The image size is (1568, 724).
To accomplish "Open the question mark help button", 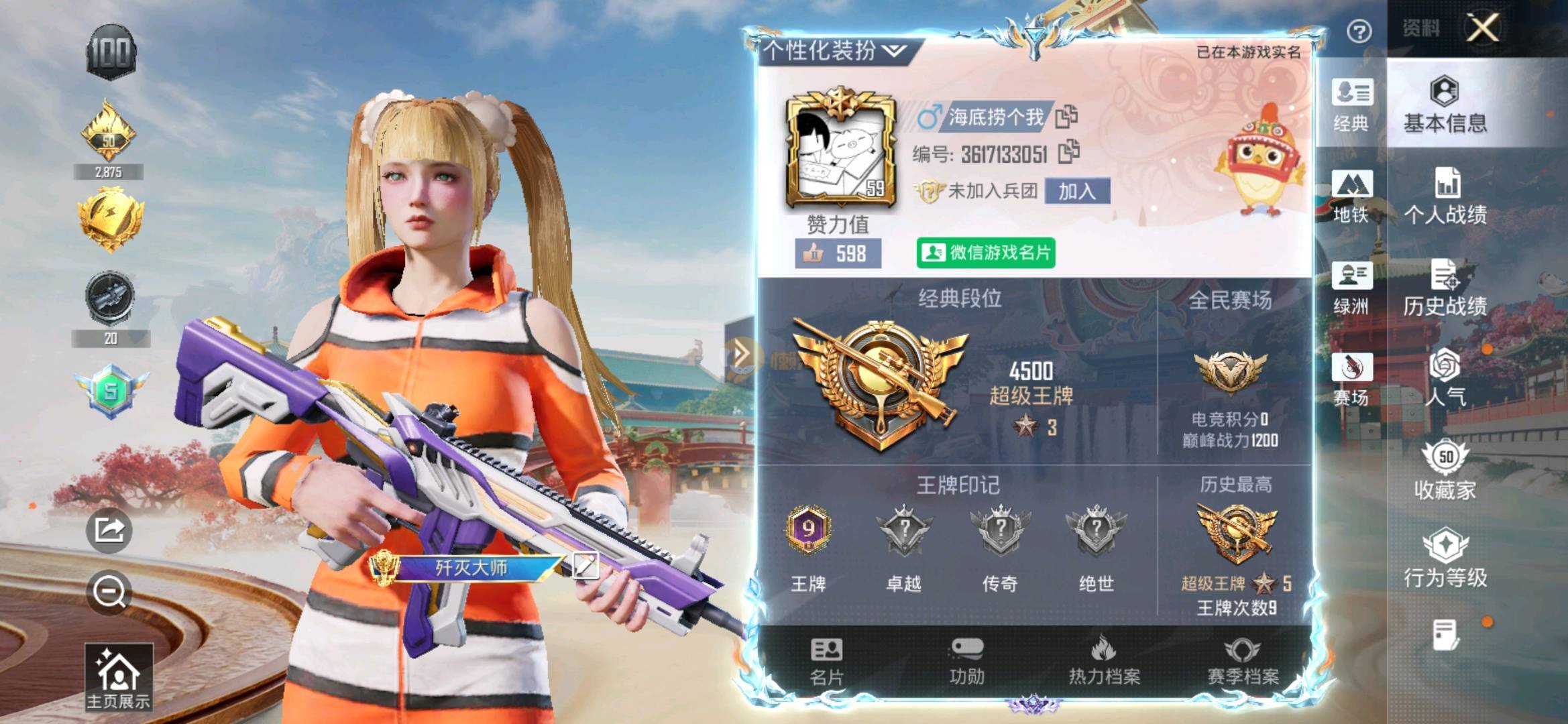I will (1359, 31).
